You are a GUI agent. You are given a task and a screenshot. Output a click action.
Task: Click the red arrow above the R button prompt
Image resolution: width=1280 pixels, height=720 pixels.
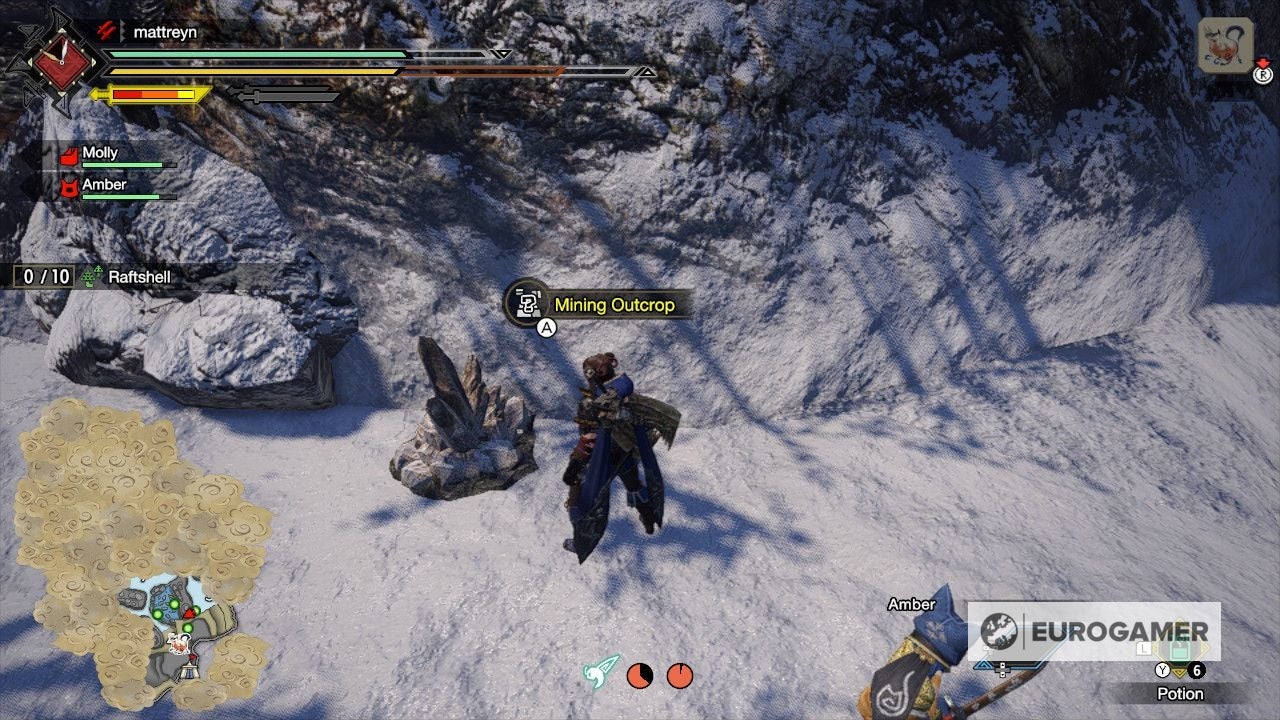tap(1263, 62)
